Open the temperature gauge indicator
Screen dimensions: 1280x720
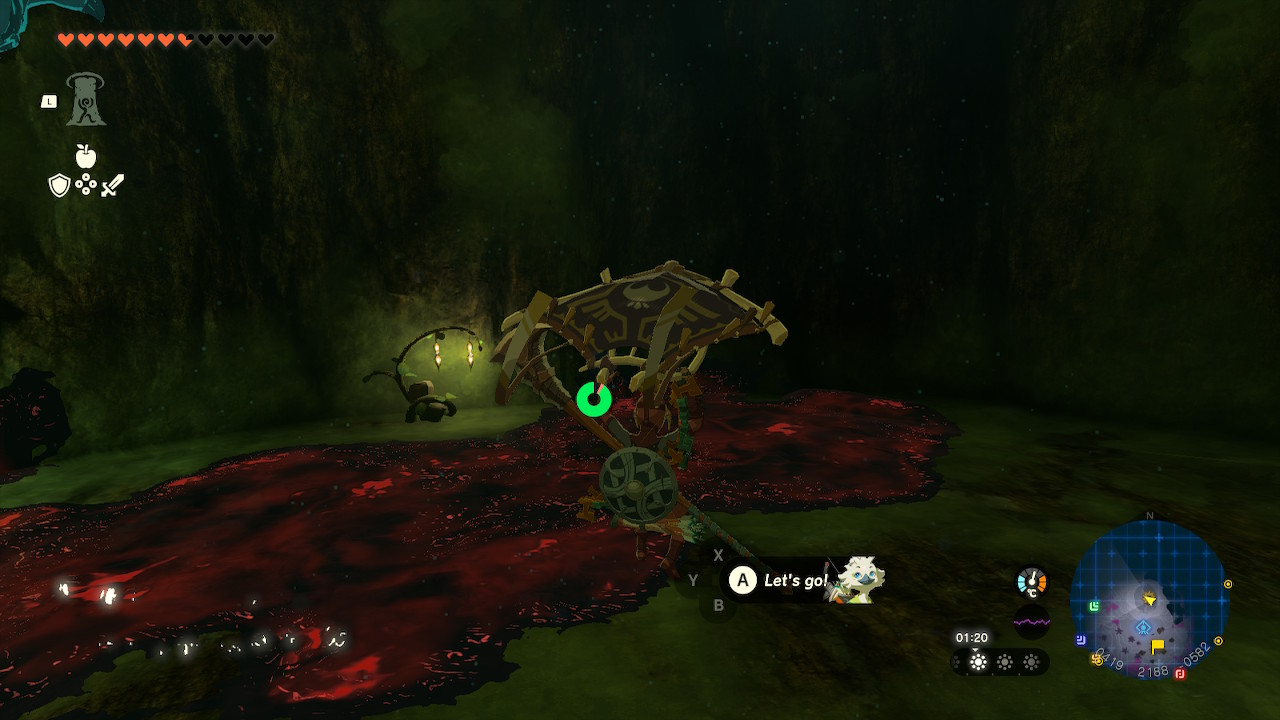(x=1031, y=580)
